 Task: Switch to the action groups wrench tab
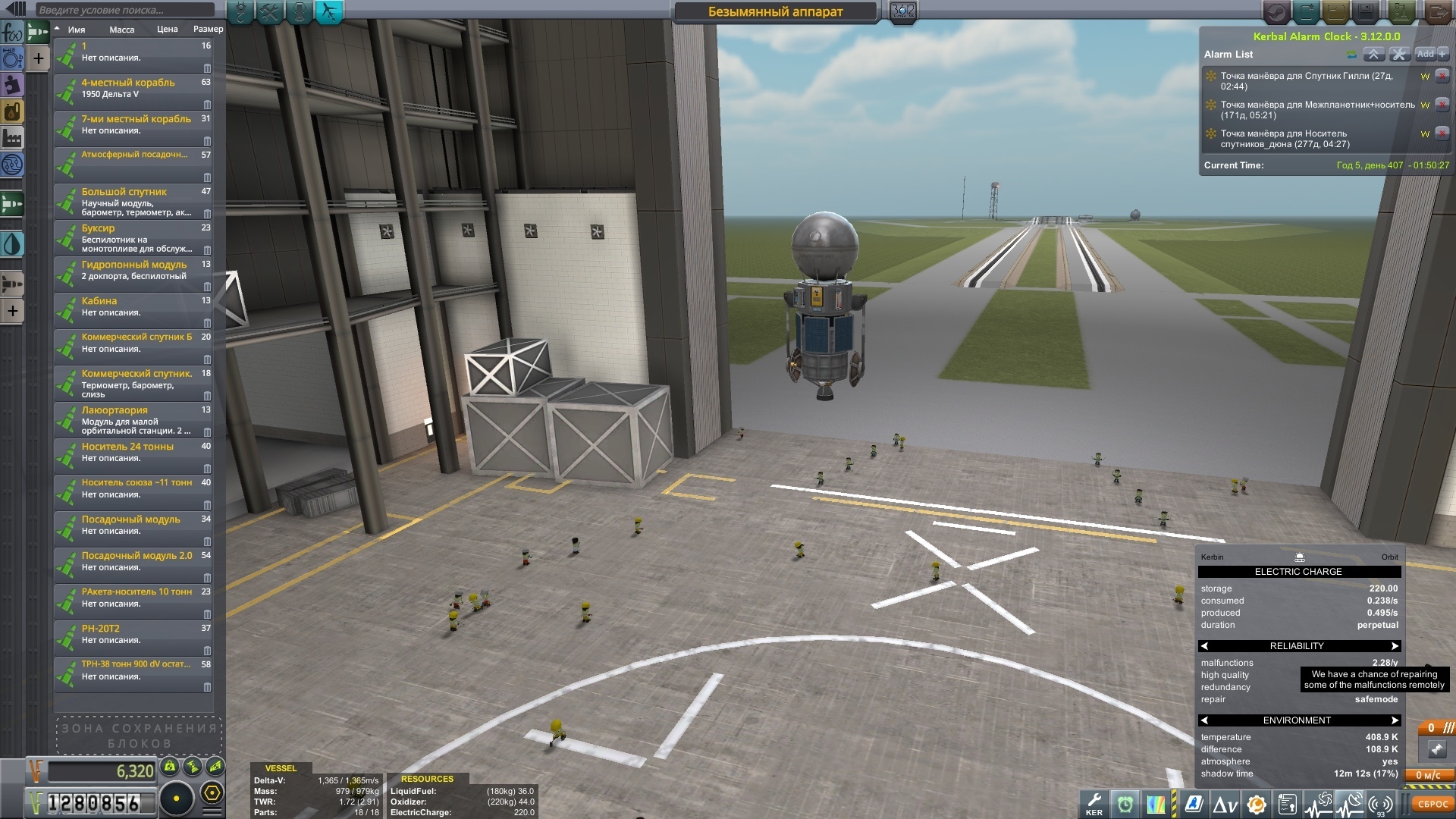pyautogui.click(x=269, y=11)
